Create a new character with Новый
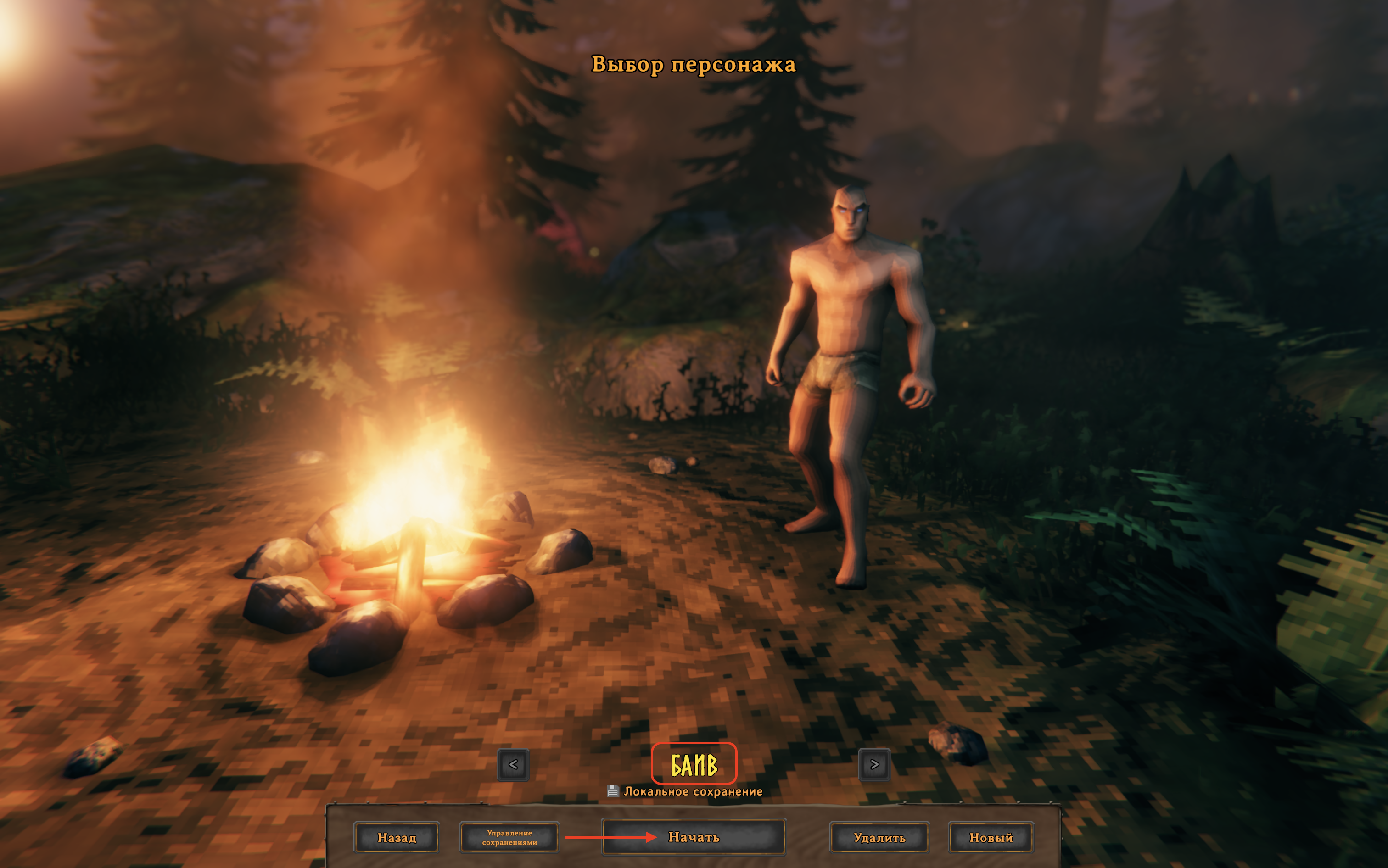The width and height of the screenshot is (1388, 868). [x=991, y=838]
